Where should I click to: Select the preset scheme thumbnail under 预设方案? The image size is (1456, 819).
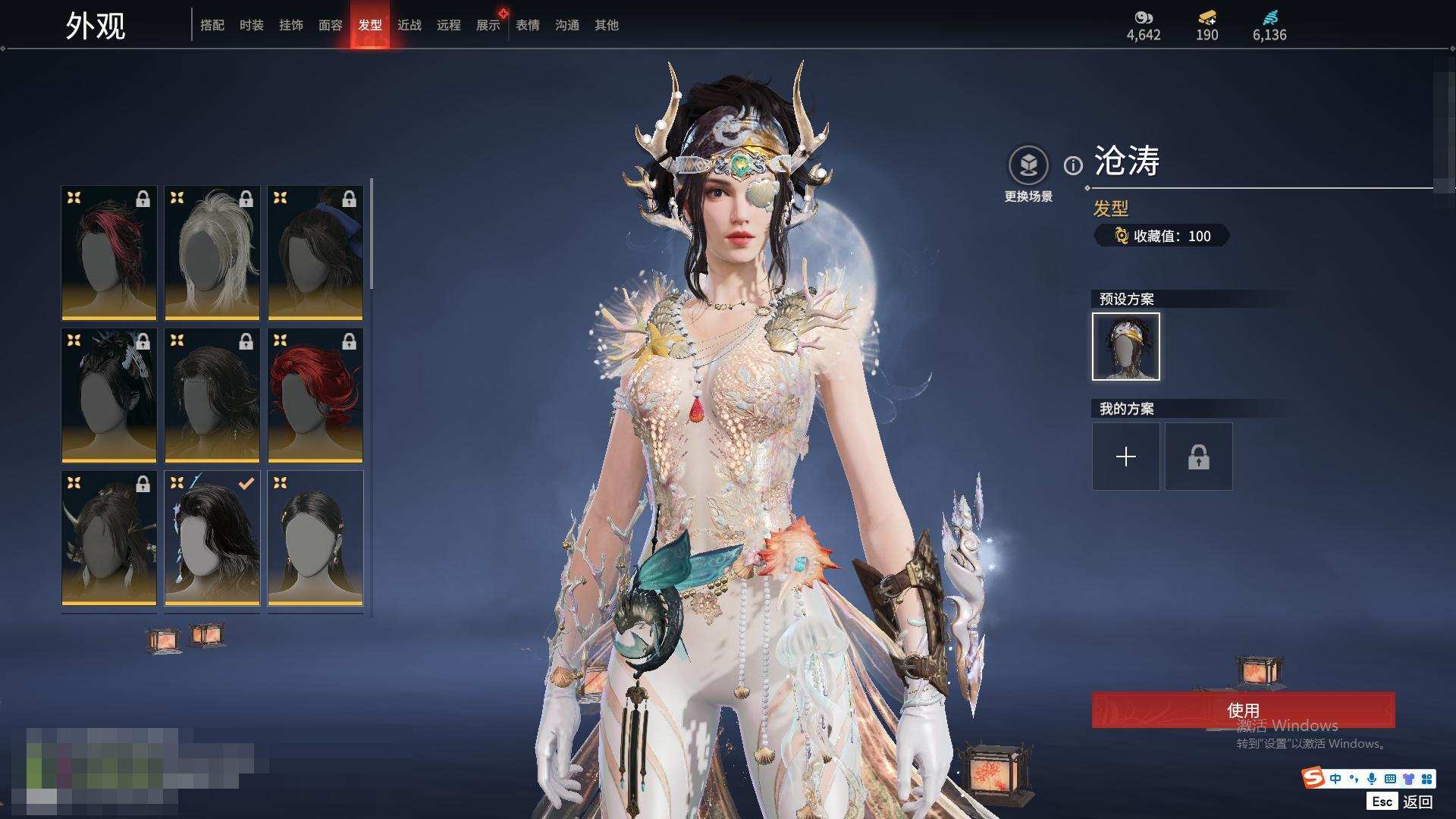[1126, 347]
